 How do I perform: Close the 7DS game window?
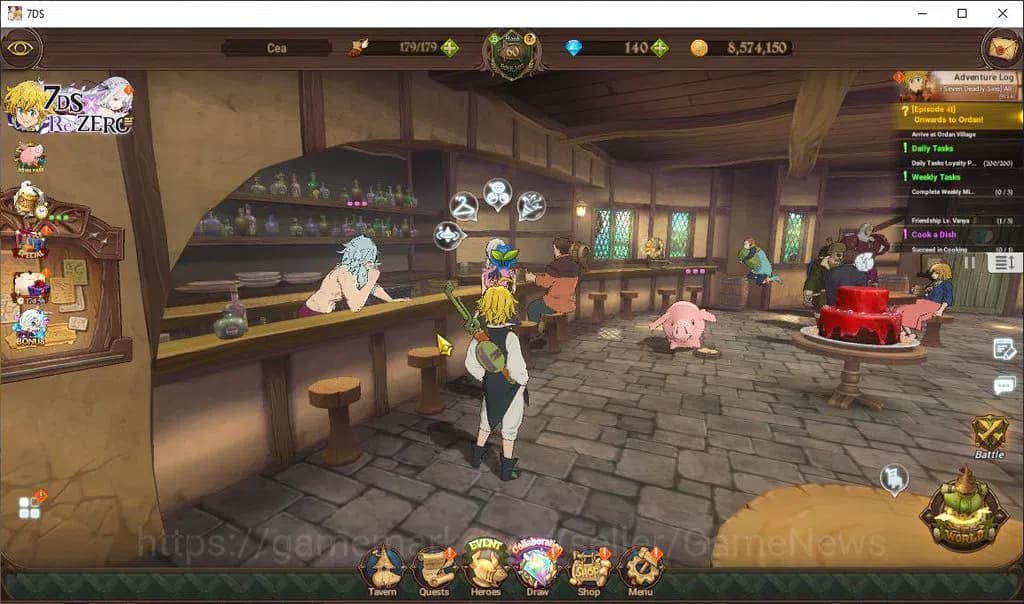coord(1002,13)
